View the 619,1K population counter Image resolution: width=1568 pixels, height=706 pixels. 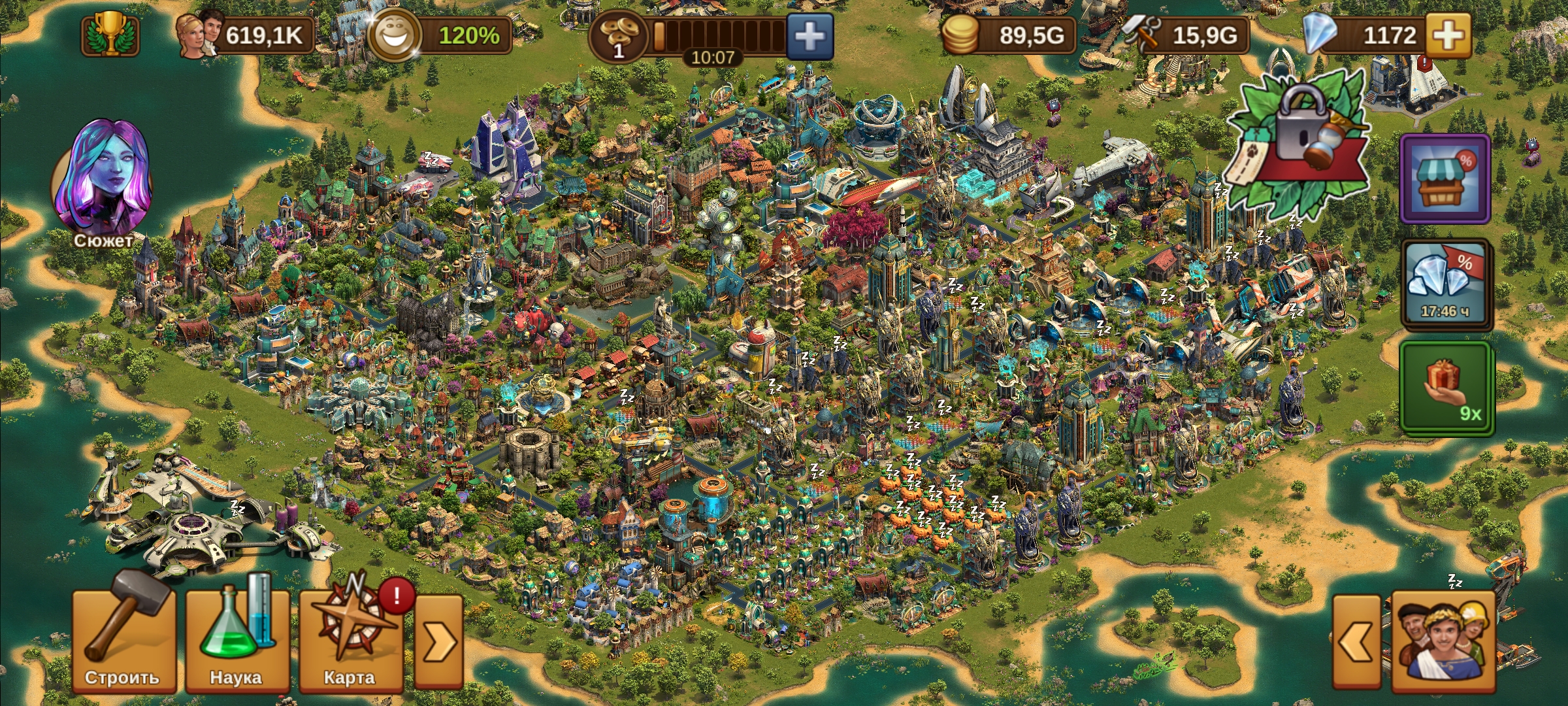(x=245, y=35)
